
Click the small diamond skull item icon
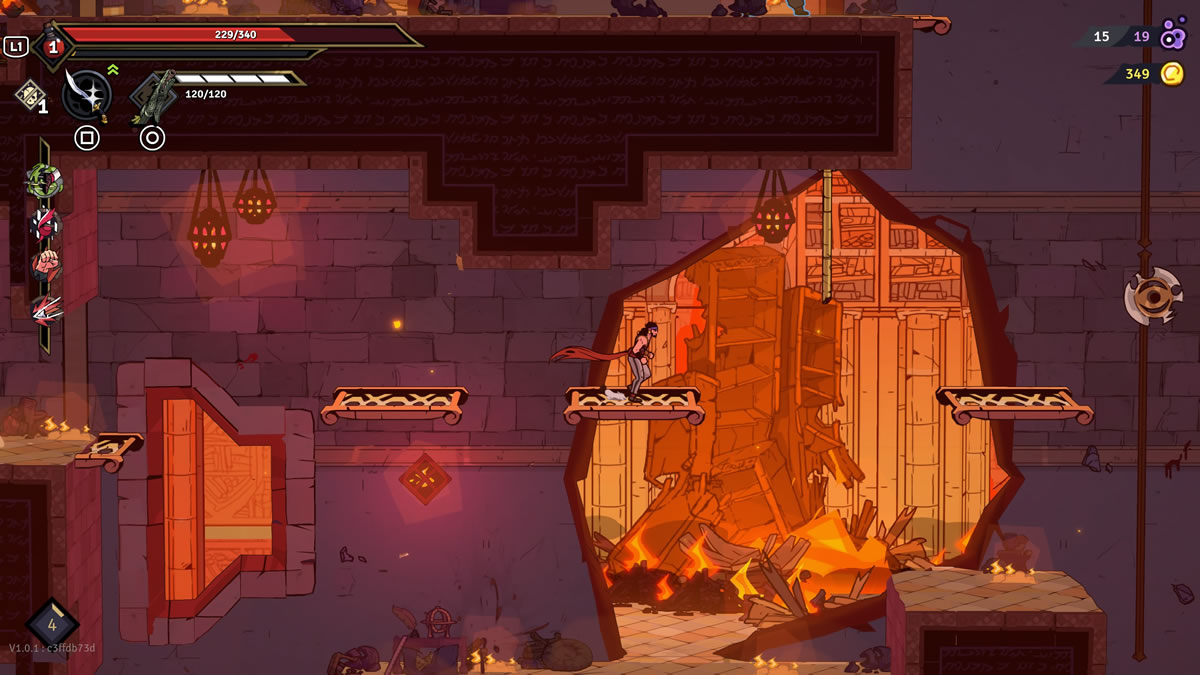point(29,94)
